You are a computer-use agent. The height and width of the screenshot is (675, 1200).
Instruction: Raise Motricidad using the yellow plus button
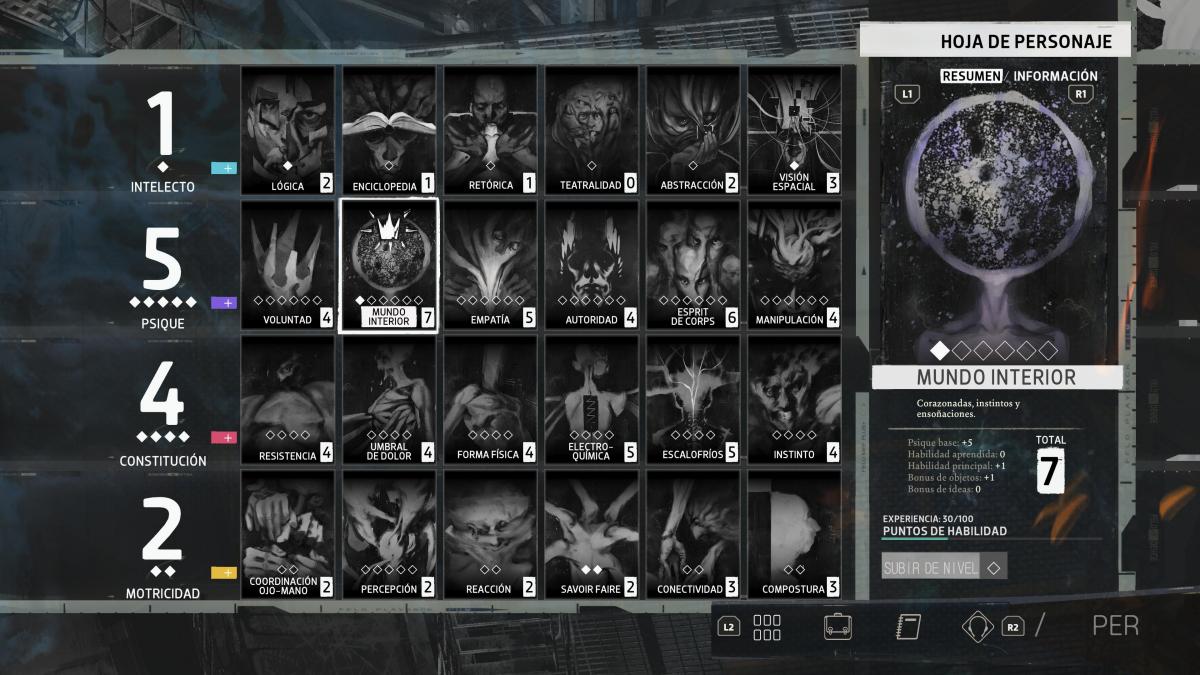(224, 572)
